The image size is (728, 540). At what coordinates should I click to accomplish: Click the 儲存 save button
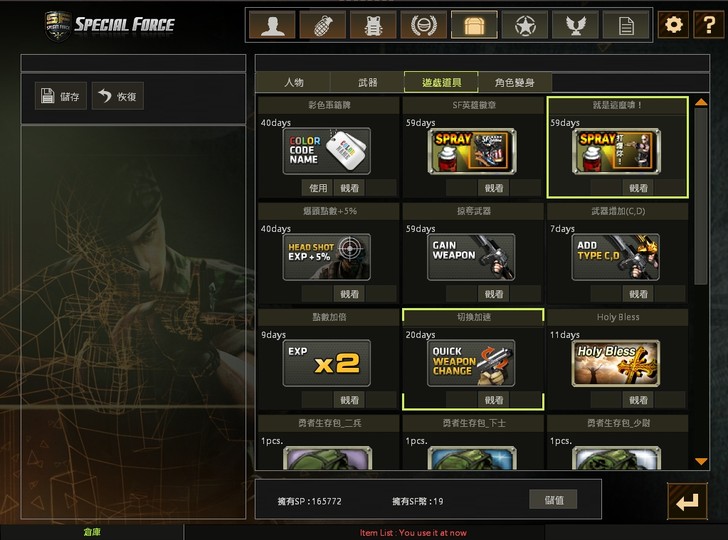pyautogui.click(x=61, y=96)
